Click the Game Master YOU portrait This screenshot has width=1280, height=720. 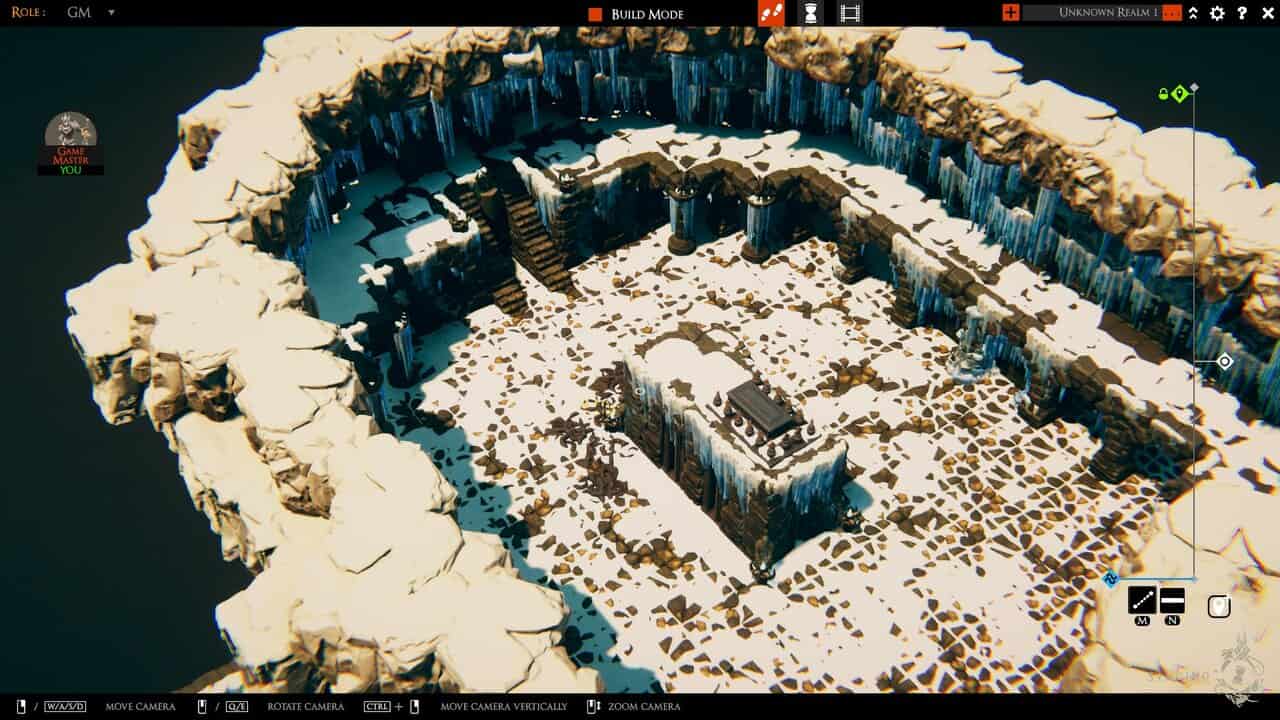point(70,140)
